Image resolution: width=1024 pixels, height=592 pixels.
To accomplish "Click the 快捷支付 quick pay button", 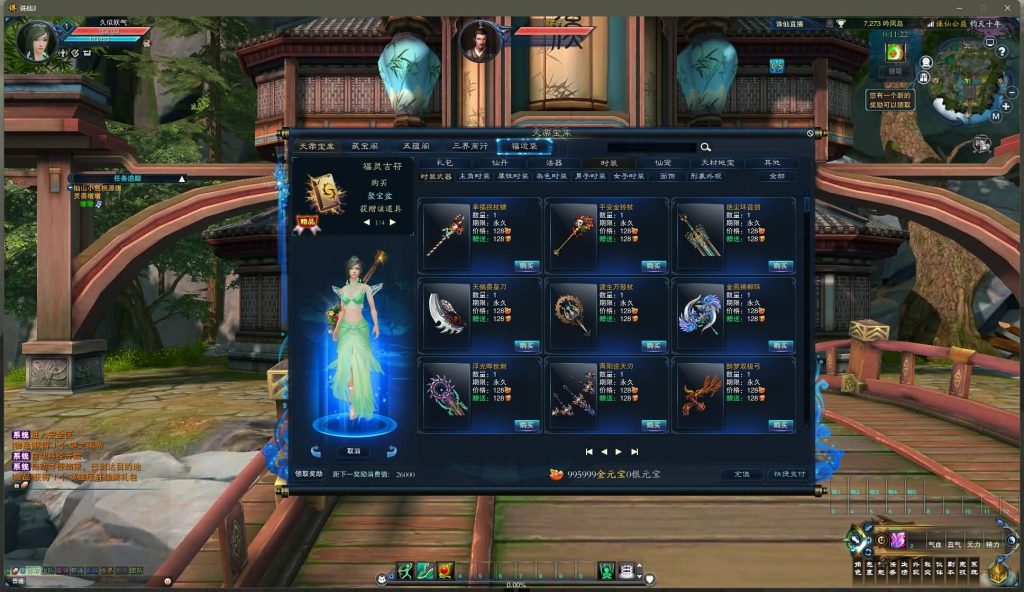I will tap(788, 474).
